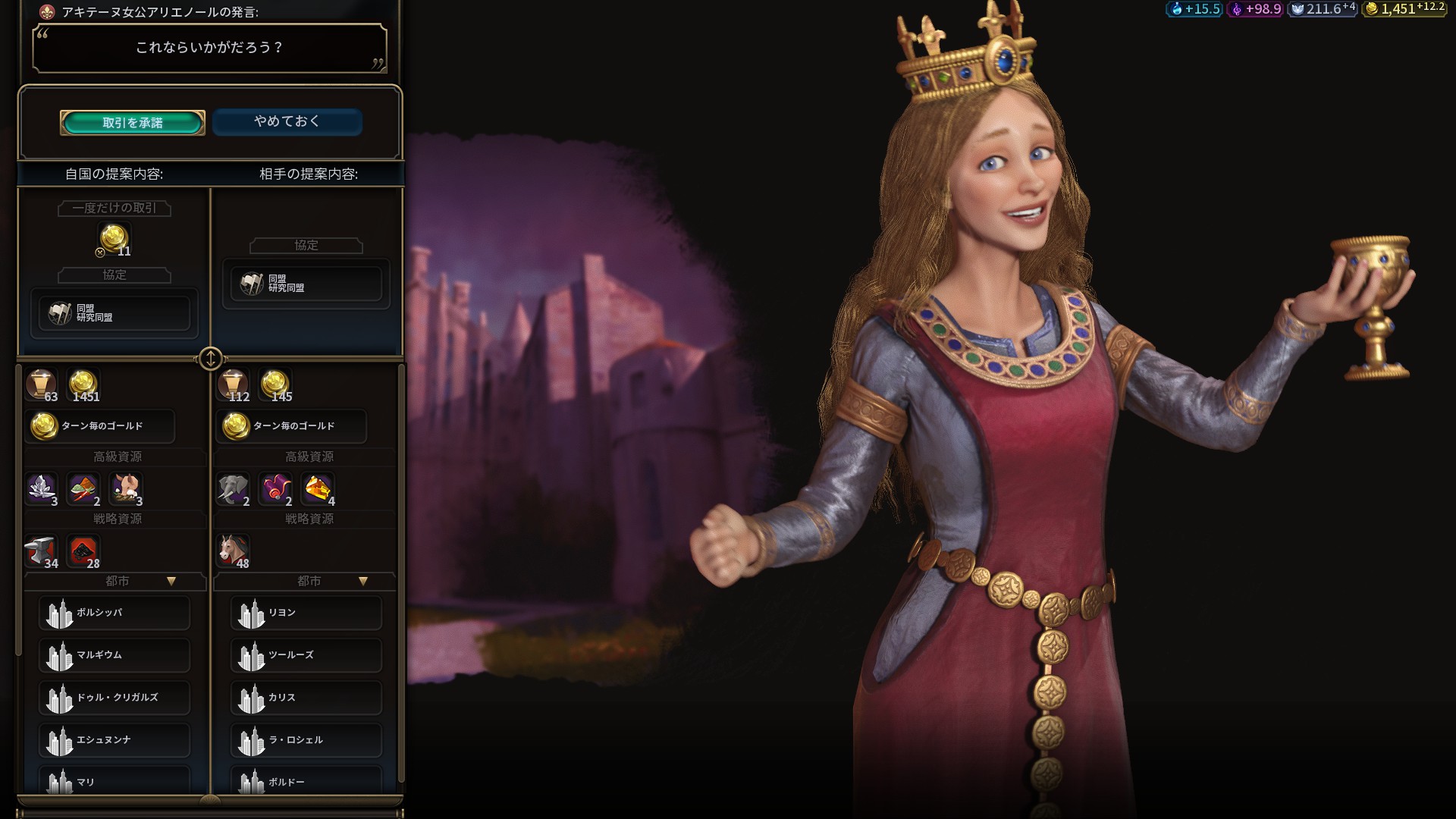Request the city ラ・ロシェル

click(x=306, y=740)
